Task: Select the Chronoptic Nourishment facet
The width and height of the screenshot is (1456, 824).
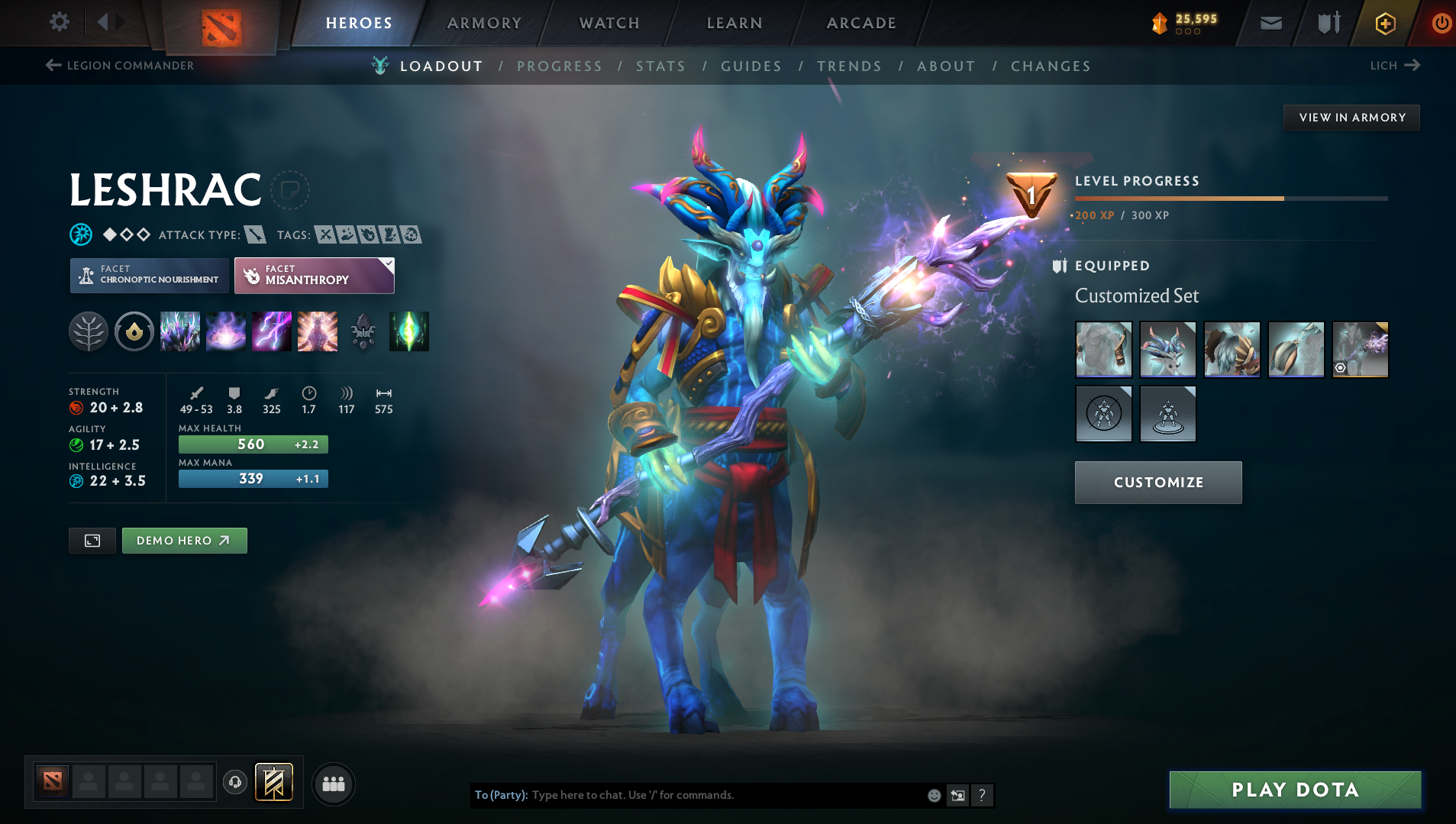Action: coord(149,275)
